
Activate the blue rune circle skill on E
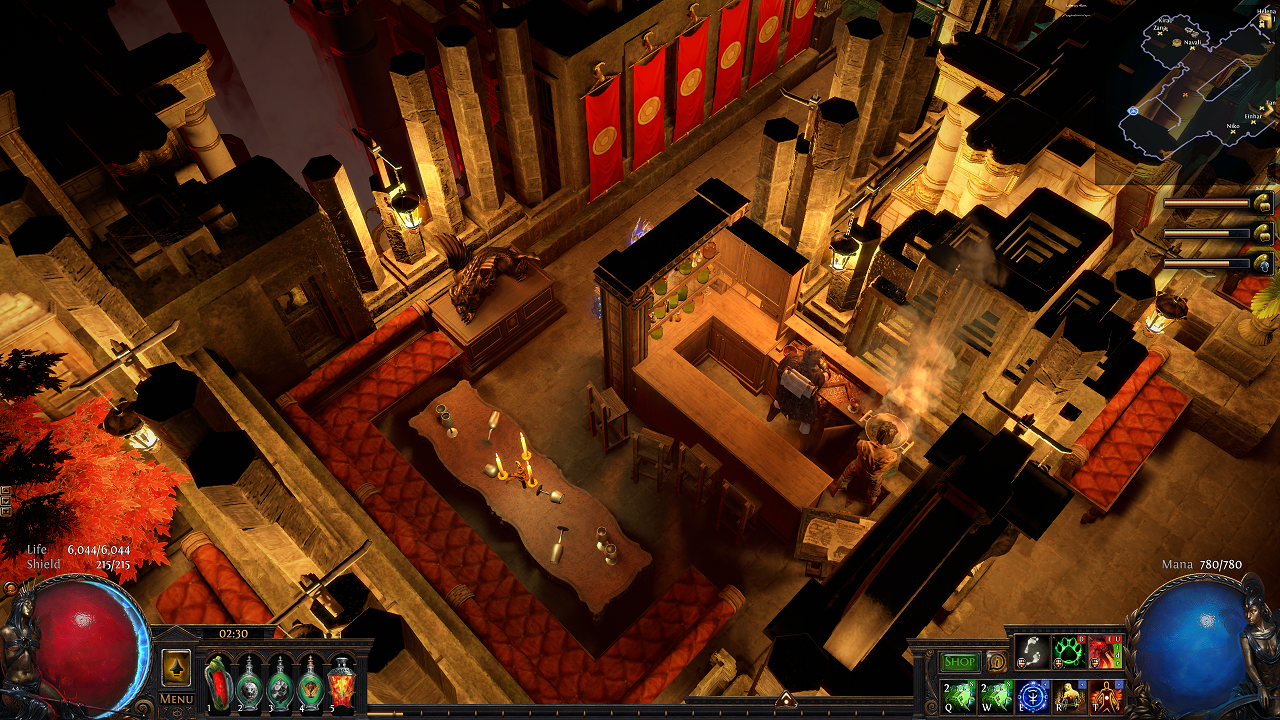[x=1032, y=695]
